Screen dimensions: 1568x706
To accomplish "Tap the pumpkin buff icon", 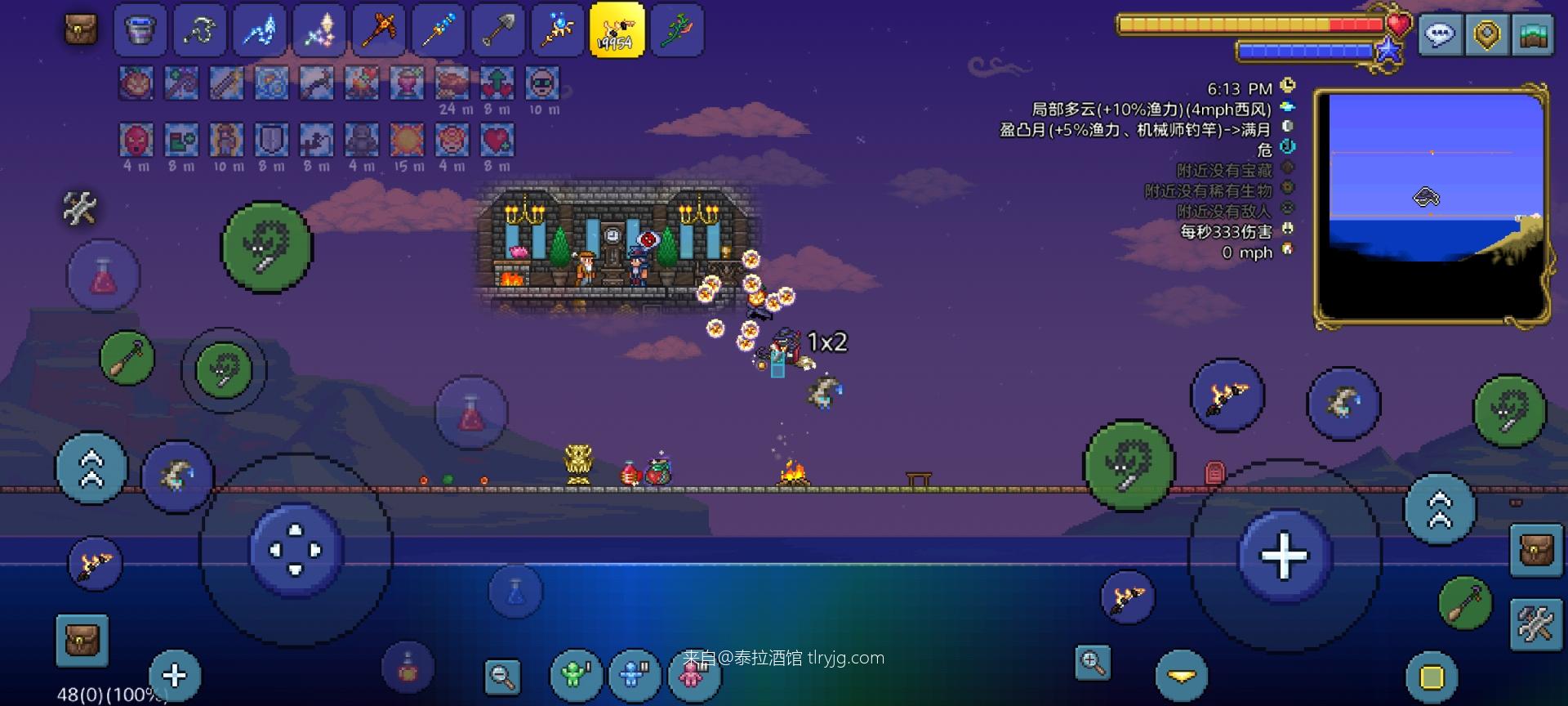I will tap(136, 83).
